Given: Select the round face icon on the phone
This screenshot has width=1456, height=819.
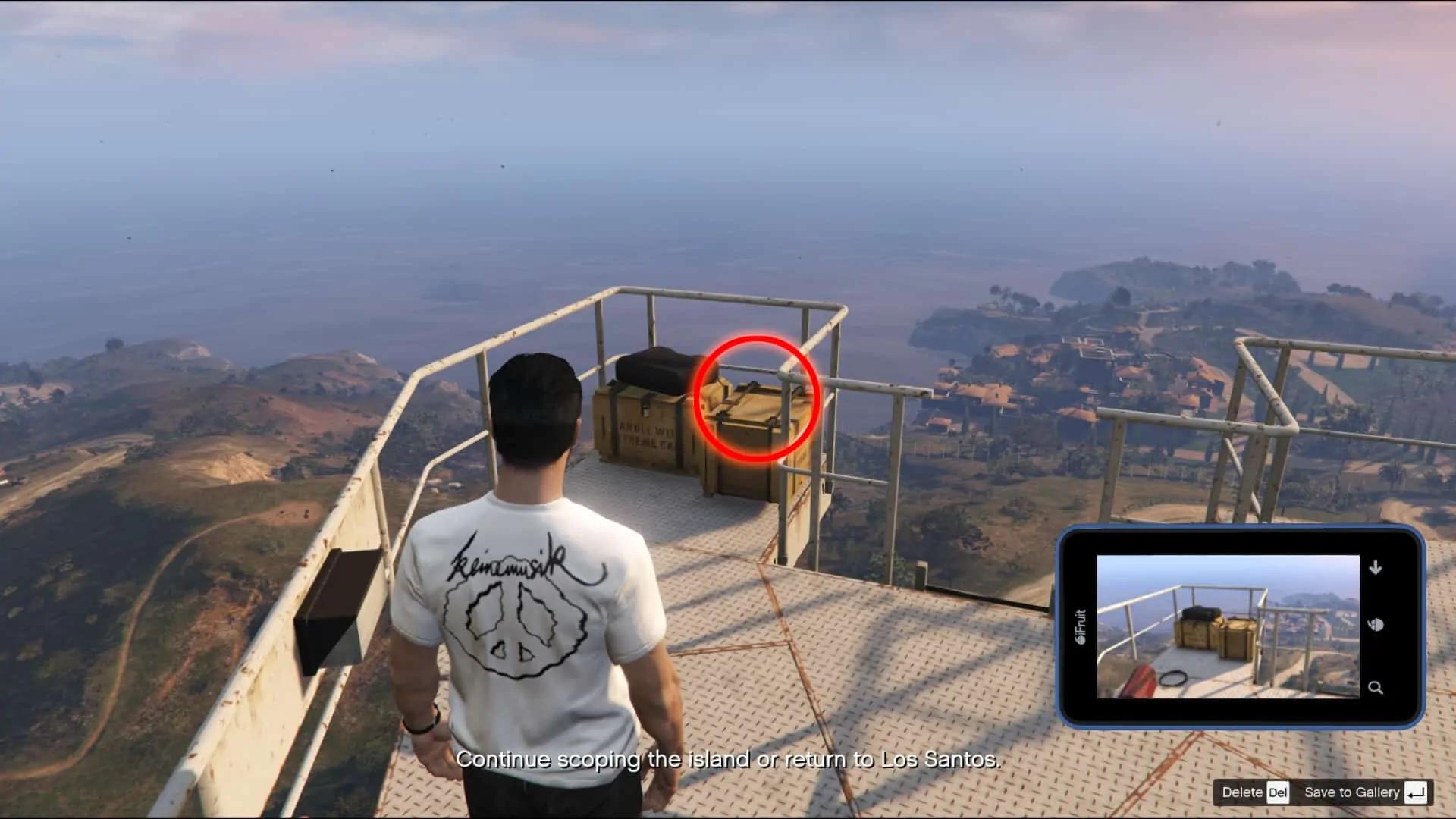Looking at the screenshot, I should [1376, 625].
